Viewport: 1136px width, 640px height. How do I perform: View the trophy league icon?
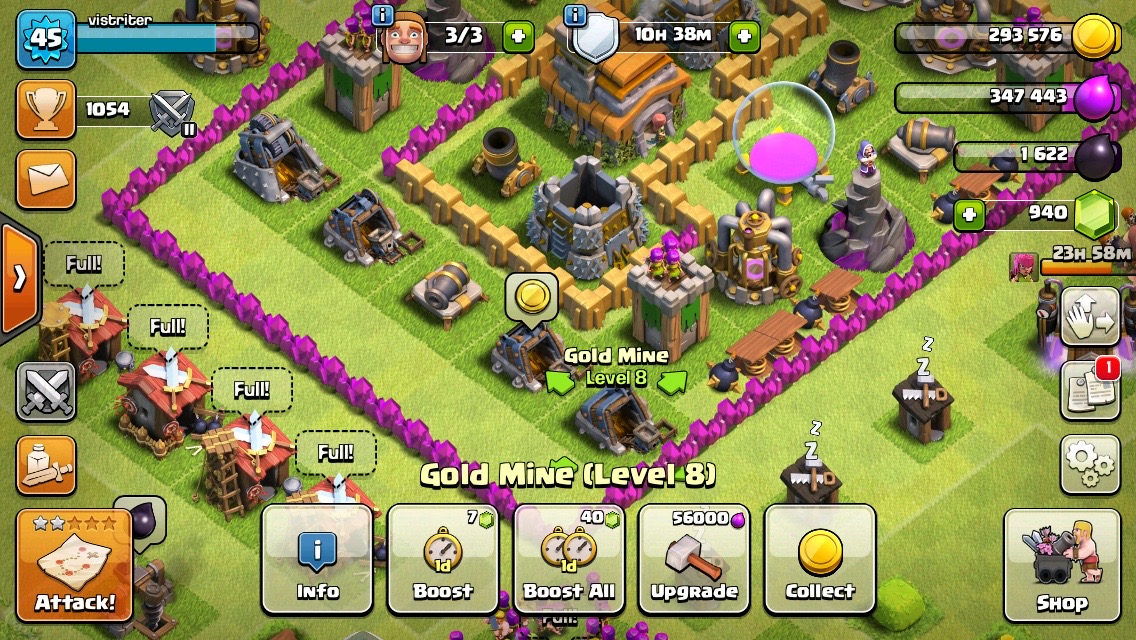click(46, 110)
